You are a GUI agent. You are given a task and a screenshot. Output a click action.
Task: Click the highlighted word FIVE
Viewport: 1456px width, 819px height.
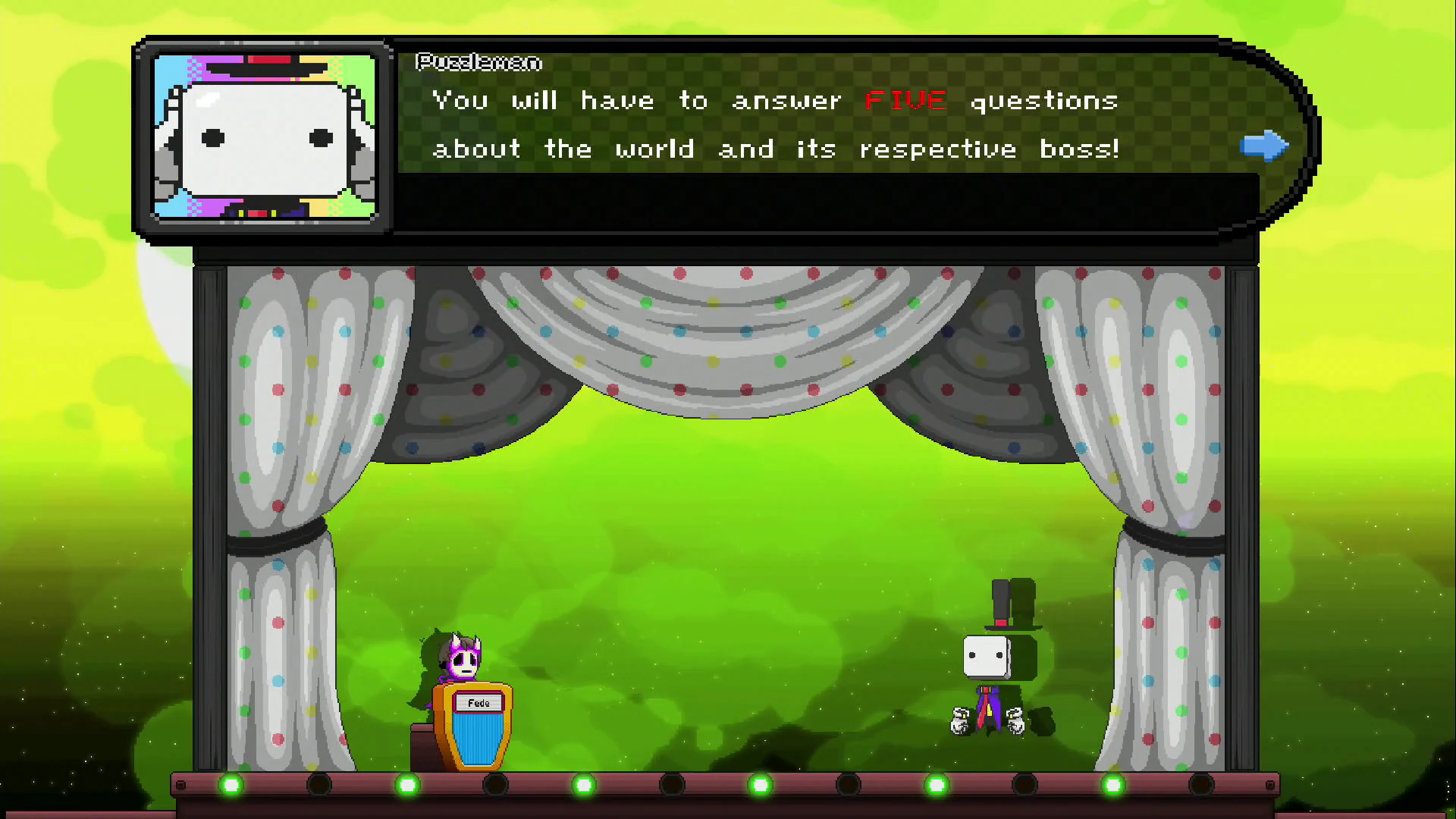[905, 100]
